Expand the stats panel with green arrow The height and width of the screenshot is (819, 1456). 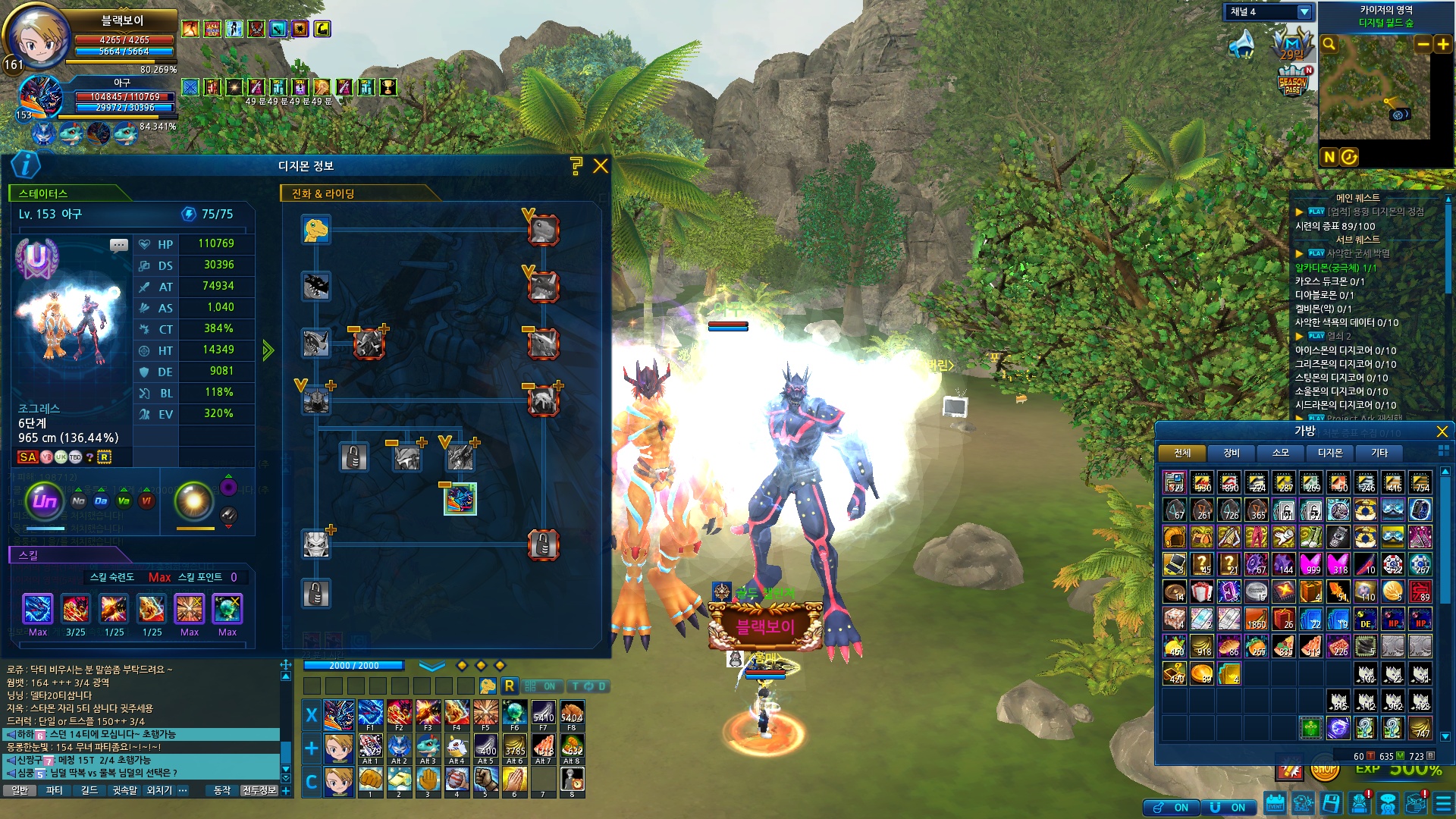point(268,350)
